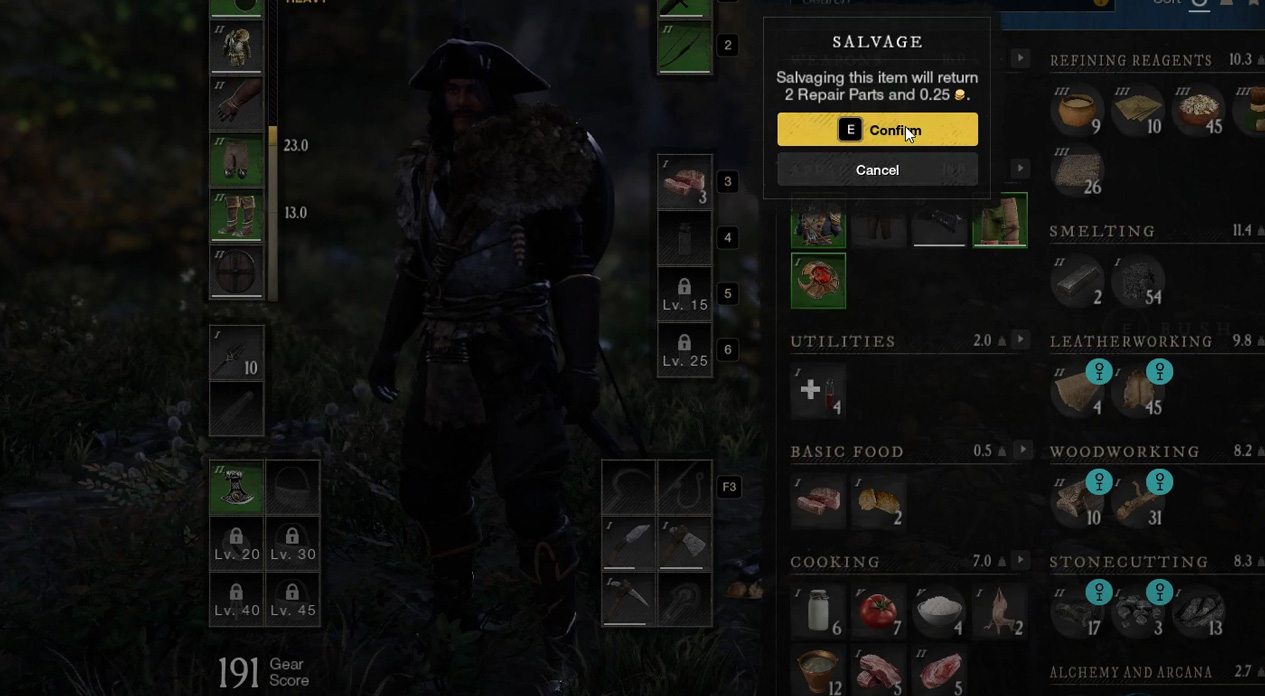Select the bowl of rice in Cooking
The image size is (1265, 696).
(938, 610)
